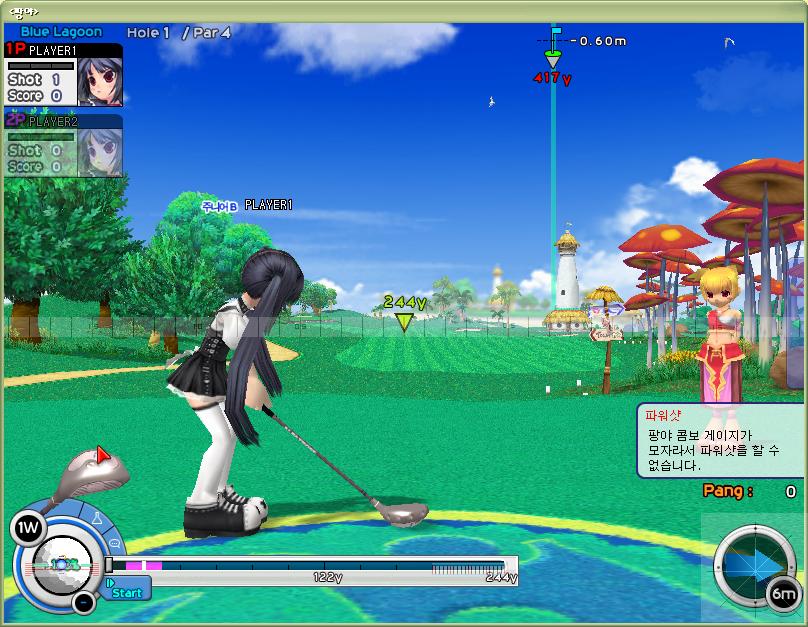Open the item flask button
Viewport: 808px width, 627px height.
pos(97,519)
